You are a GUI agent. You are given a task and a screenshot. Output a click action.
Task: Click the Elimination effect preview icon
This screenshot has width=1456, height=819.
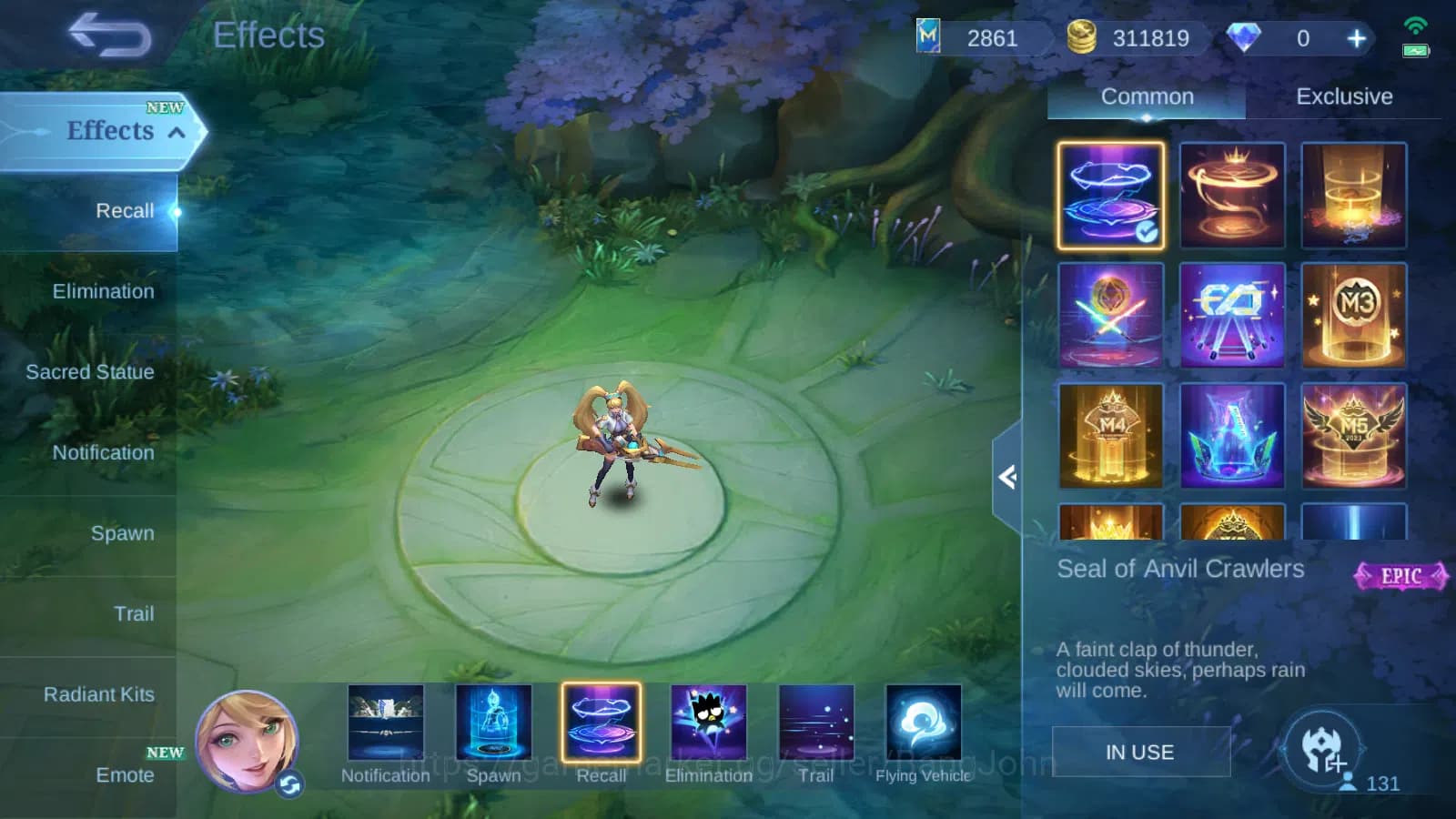click(709, 723)
